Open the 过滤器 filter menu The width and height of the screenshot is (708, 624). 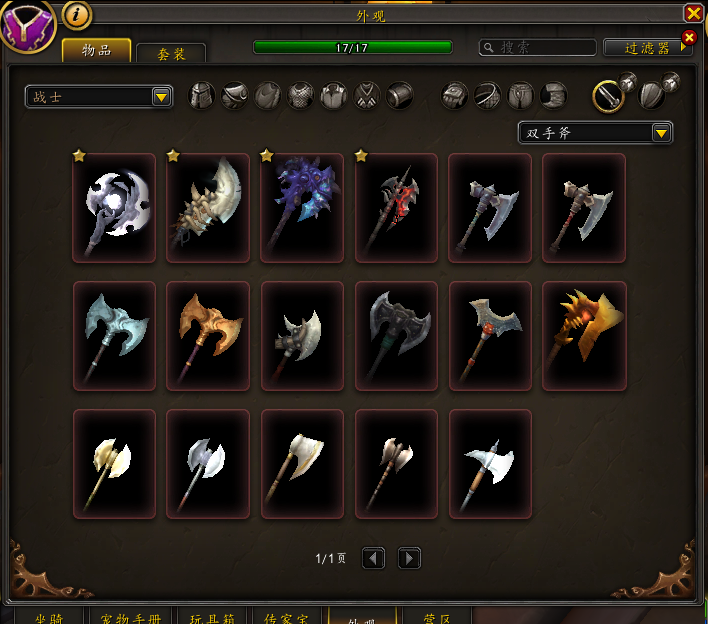pos(647,47)
